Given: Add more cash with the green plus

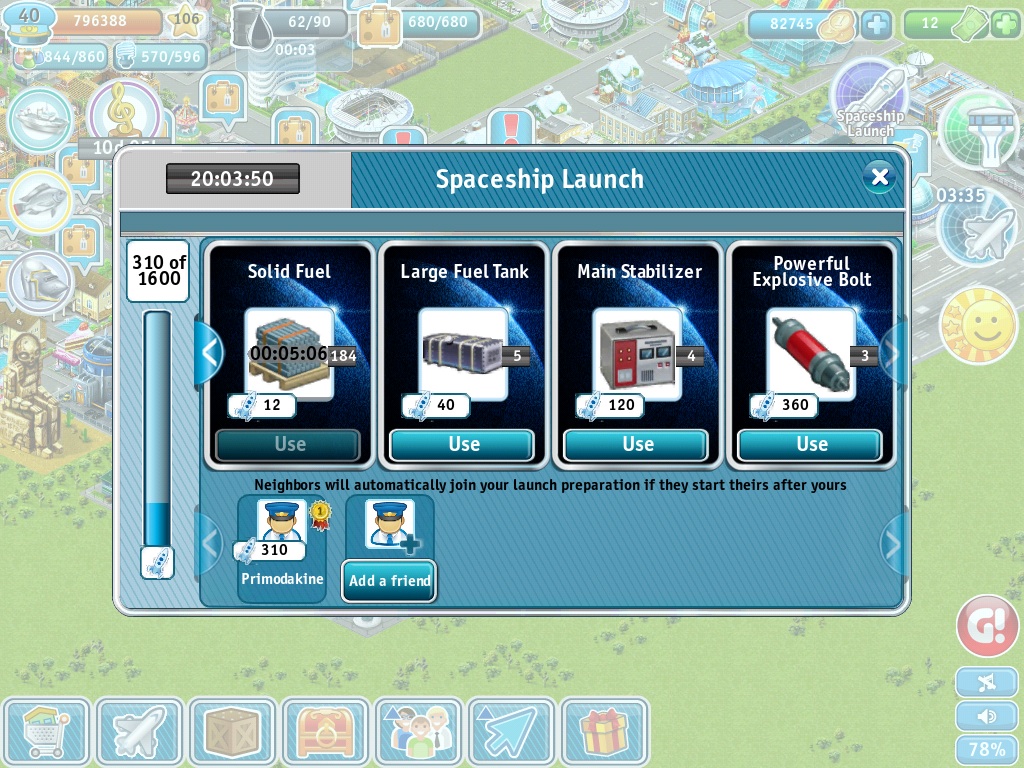Looking at the screenshot, I should point(1005,24).
